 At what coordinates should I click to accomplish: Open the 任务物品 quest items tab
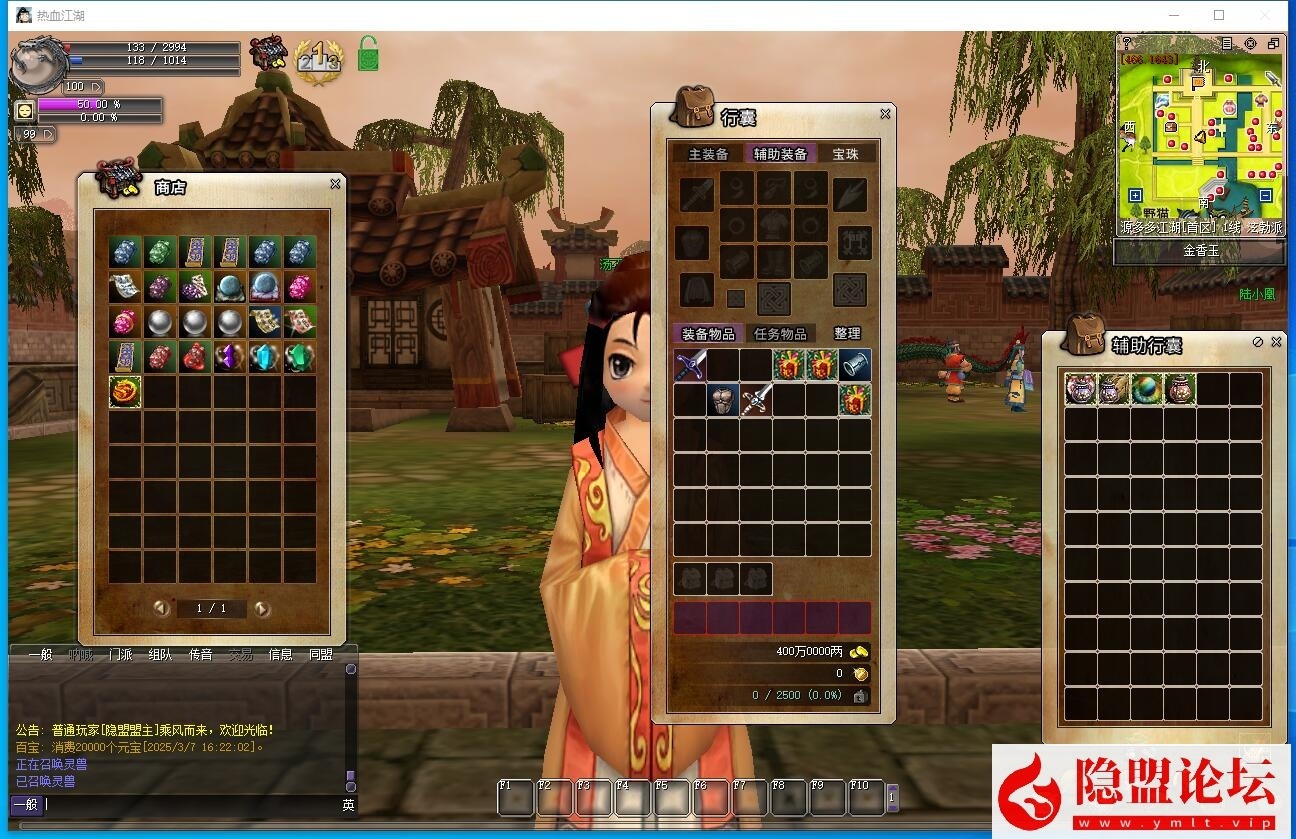[x=783, y=333]
